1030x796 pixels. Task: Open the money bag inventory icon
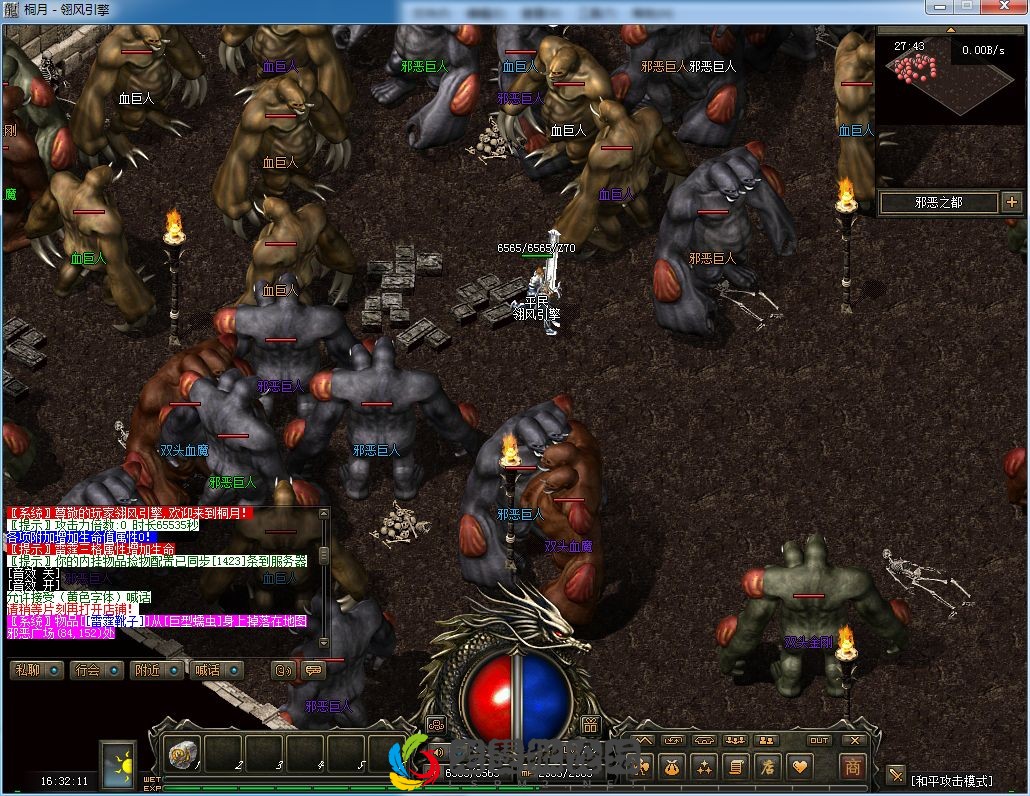pos(672,767)
